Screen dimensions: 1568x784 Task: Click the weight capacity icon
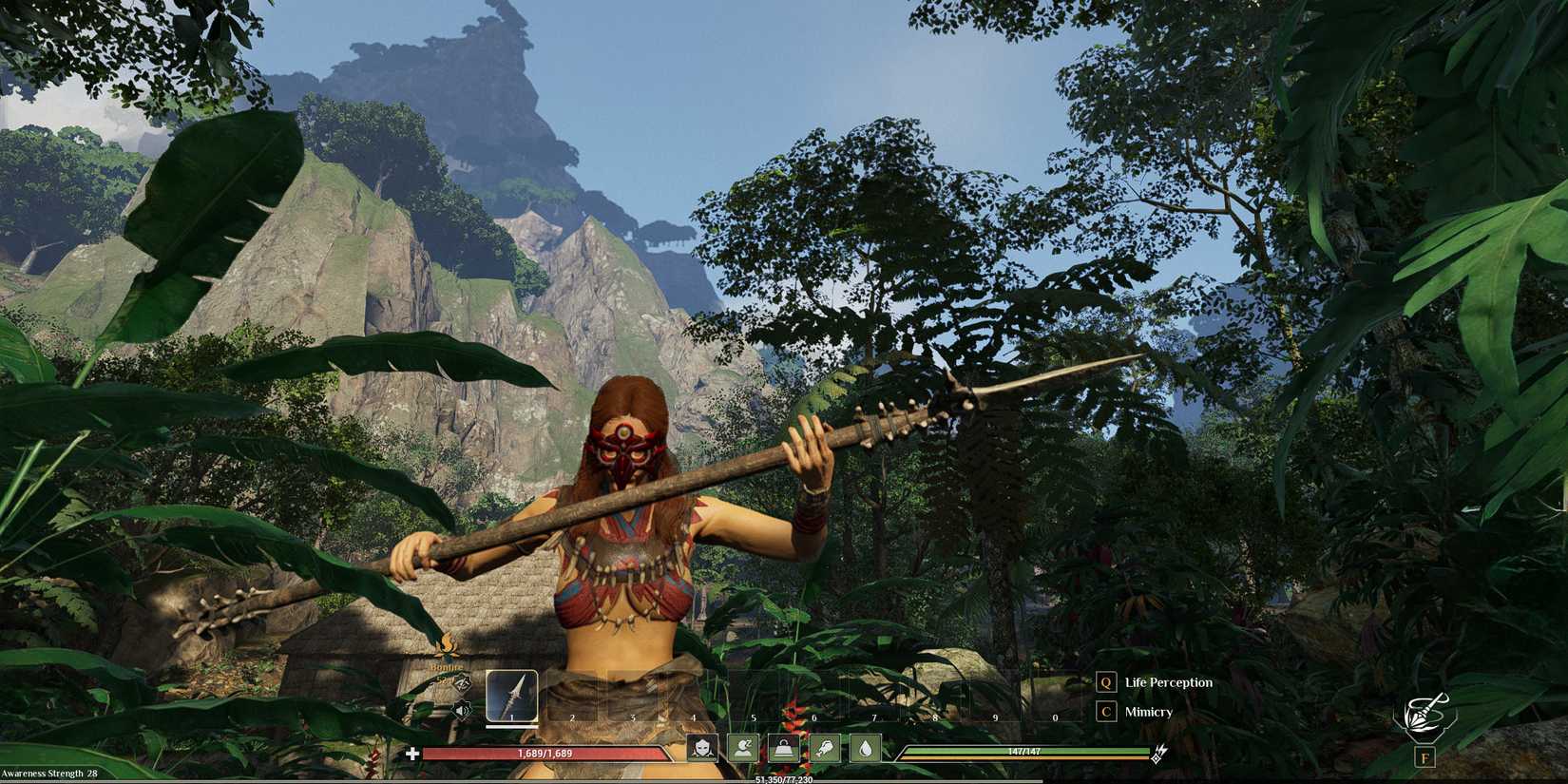784,749
